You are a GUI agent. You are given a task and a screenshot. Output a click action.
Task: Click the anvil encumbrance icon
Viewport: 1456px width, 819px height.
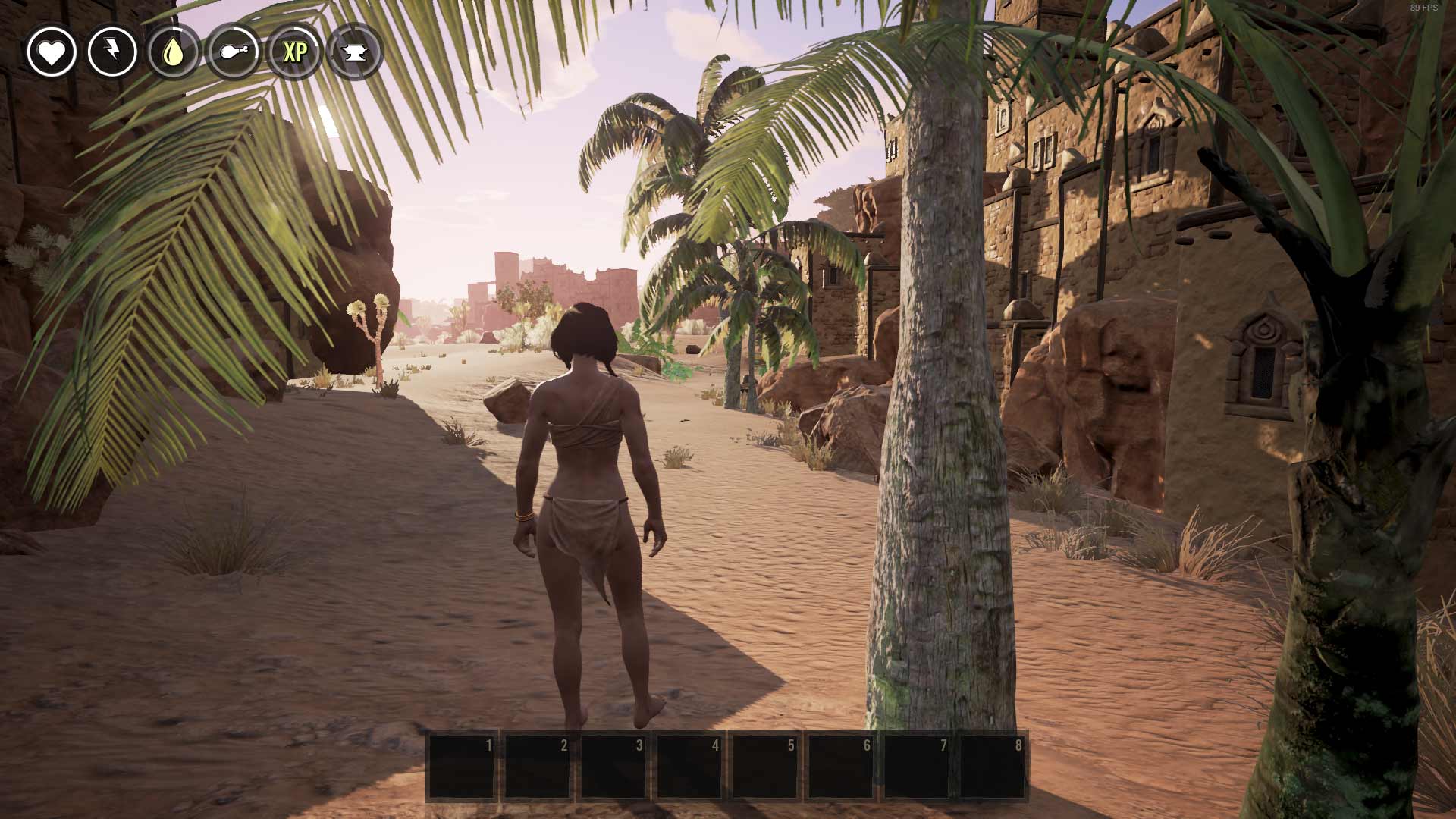(x=355, y=52)
